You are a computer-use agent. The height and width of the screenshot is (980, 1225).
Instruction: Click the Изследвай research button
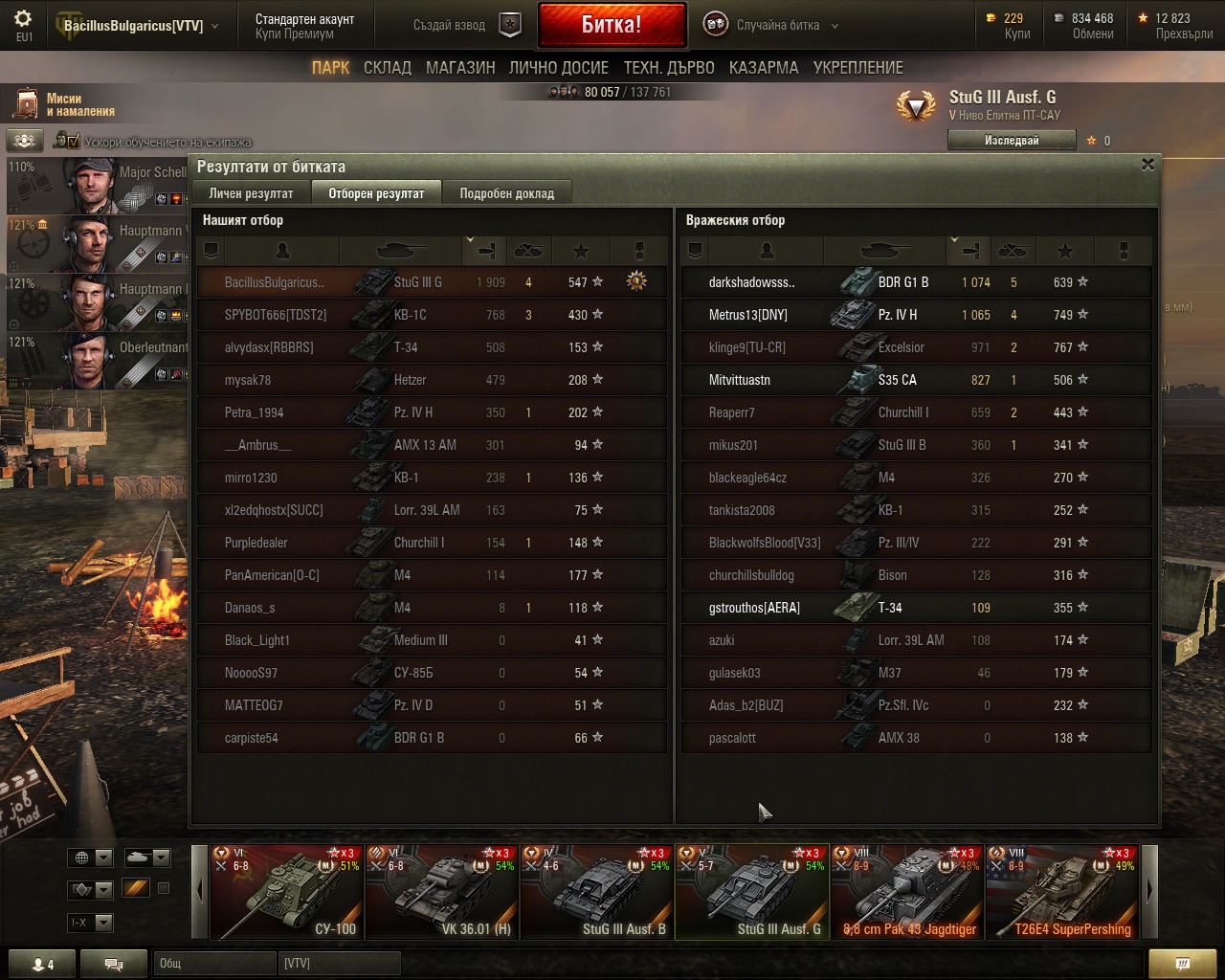pos(1011,141)
